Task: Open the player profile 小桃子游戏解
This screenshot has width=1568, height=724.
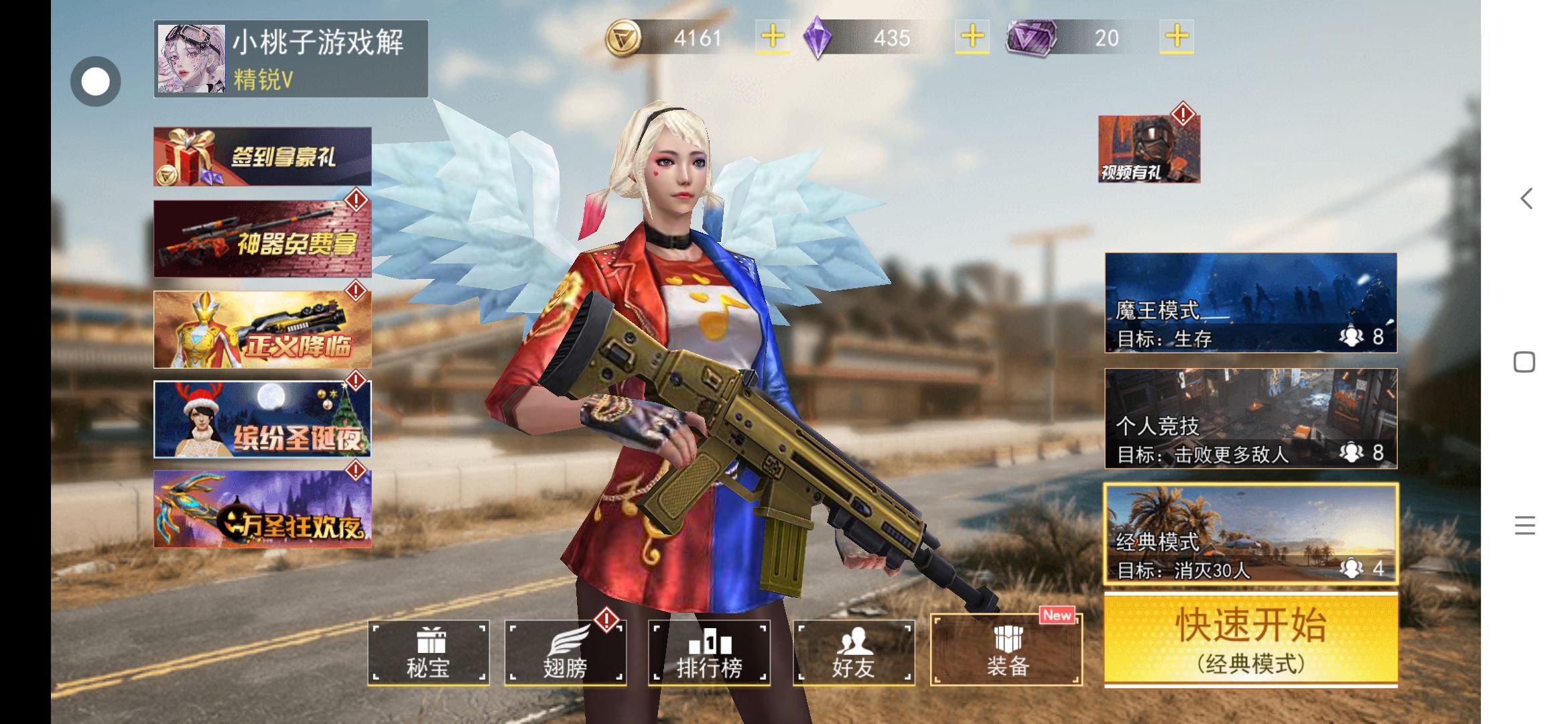Action: click(290, 59)
